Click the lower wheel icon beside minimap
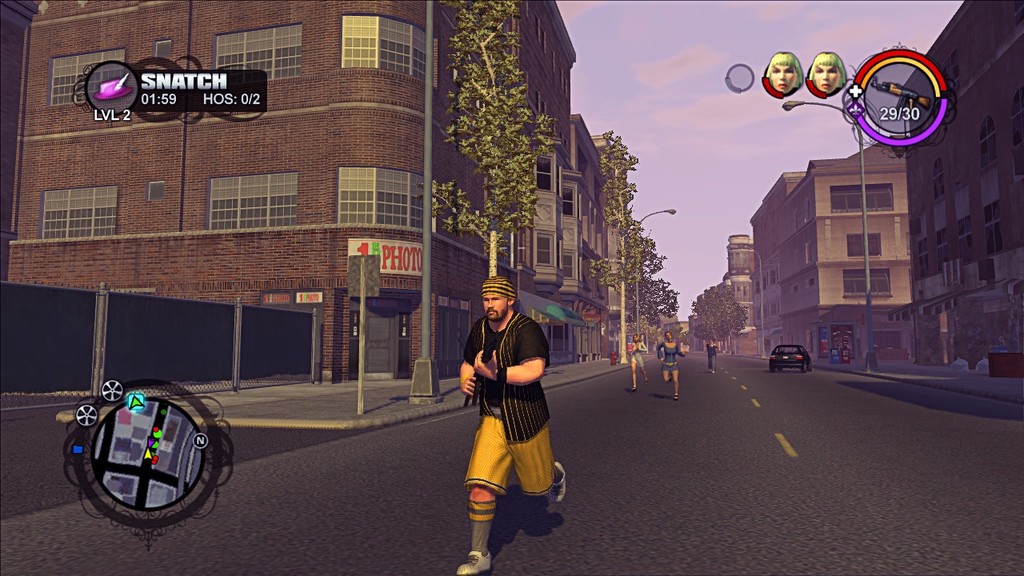 (x=87, y=415)
